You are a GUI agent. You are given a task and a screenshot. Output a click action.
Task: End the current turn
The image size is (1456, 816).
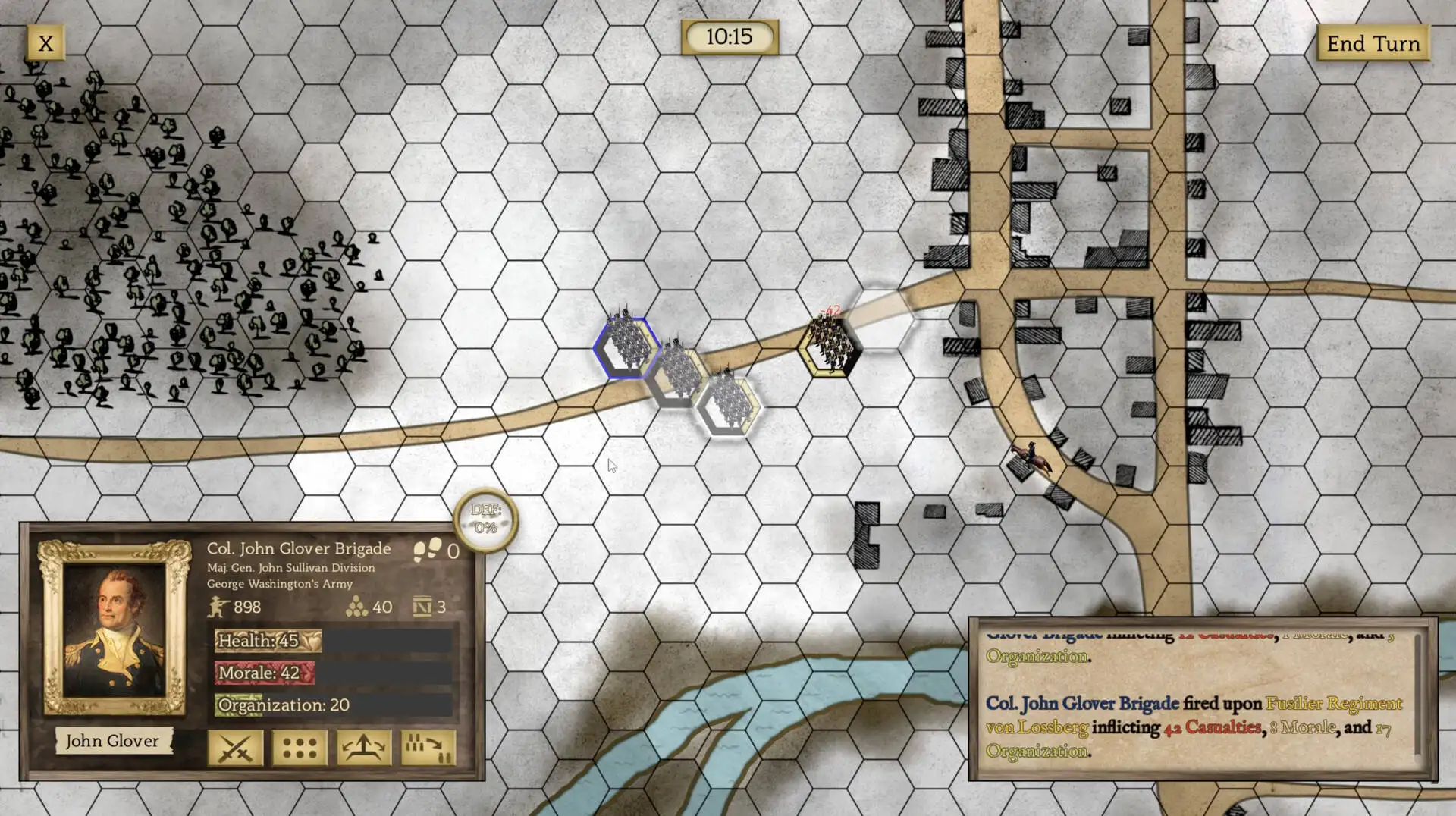coord(1373,43)
